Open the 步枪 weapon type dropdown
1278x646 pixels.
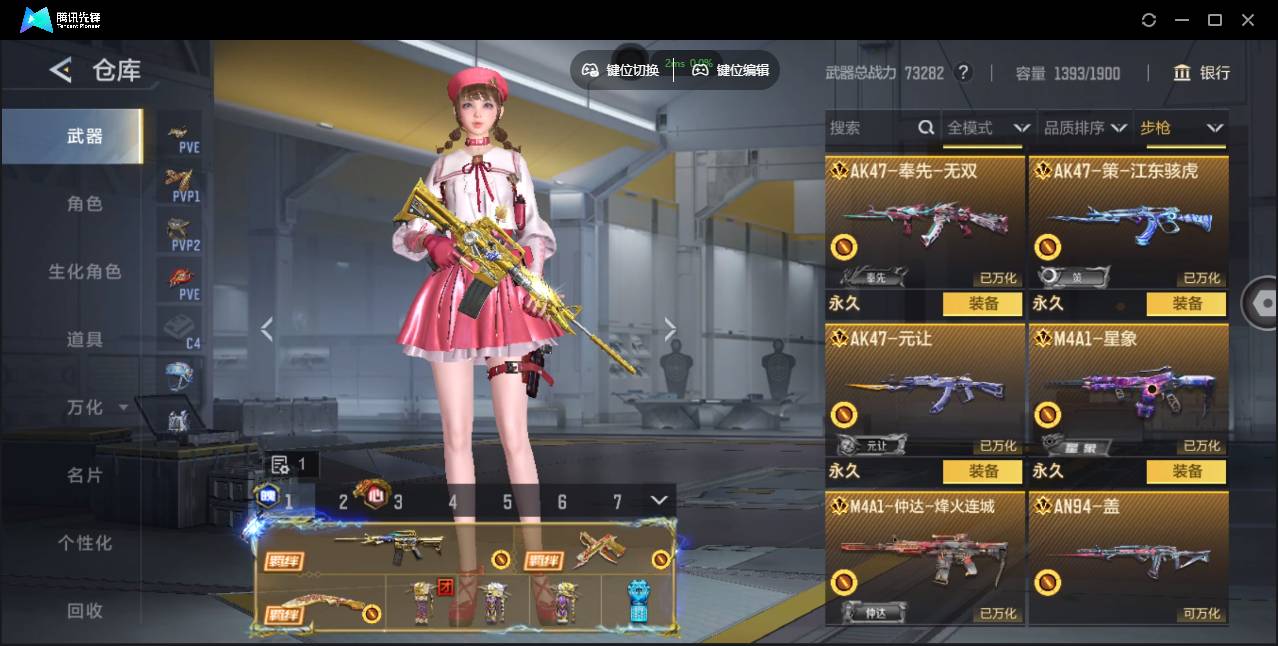coord(1180,128)
